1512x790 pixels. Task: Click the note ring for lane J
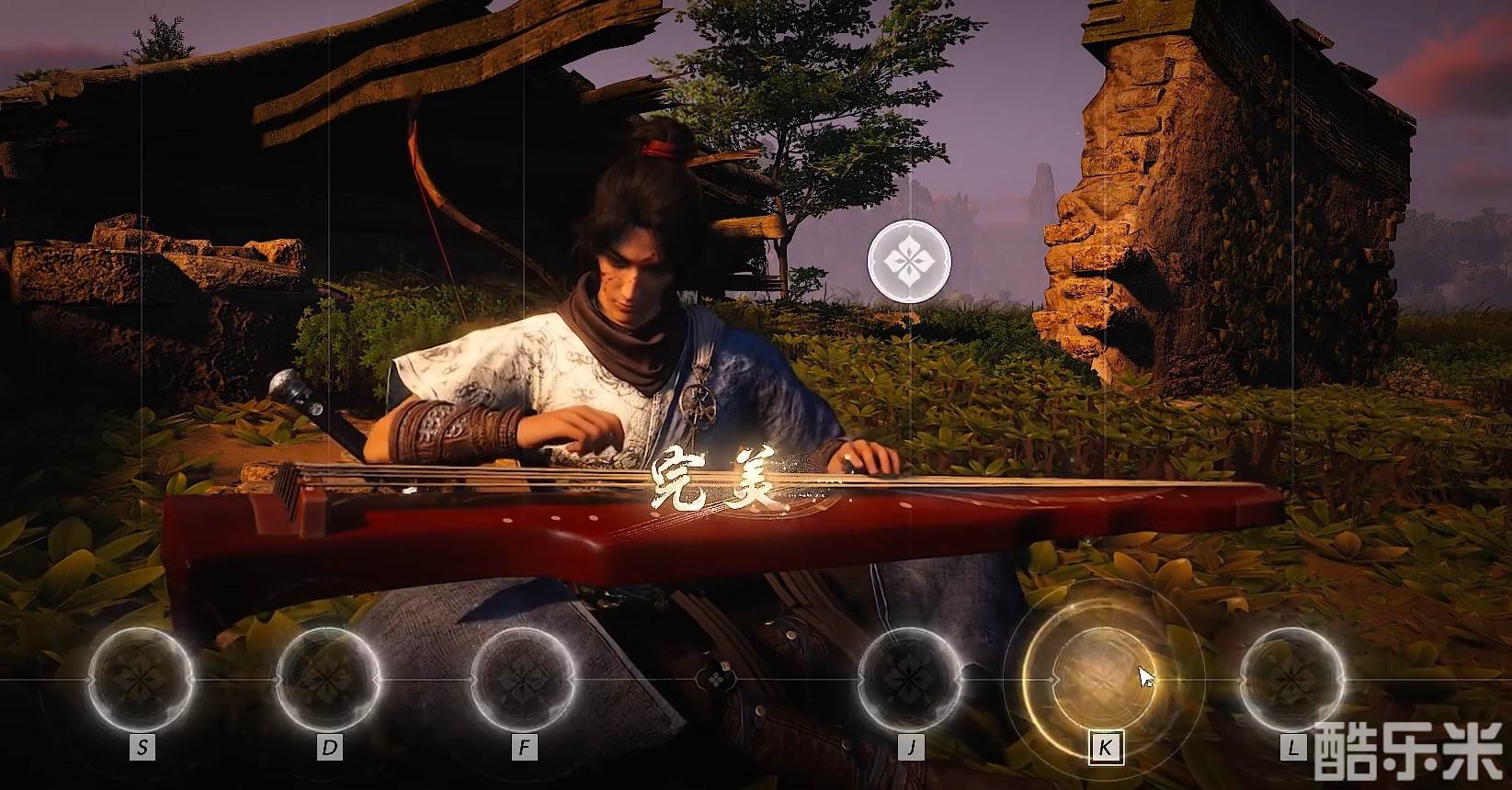pos(910,679)
